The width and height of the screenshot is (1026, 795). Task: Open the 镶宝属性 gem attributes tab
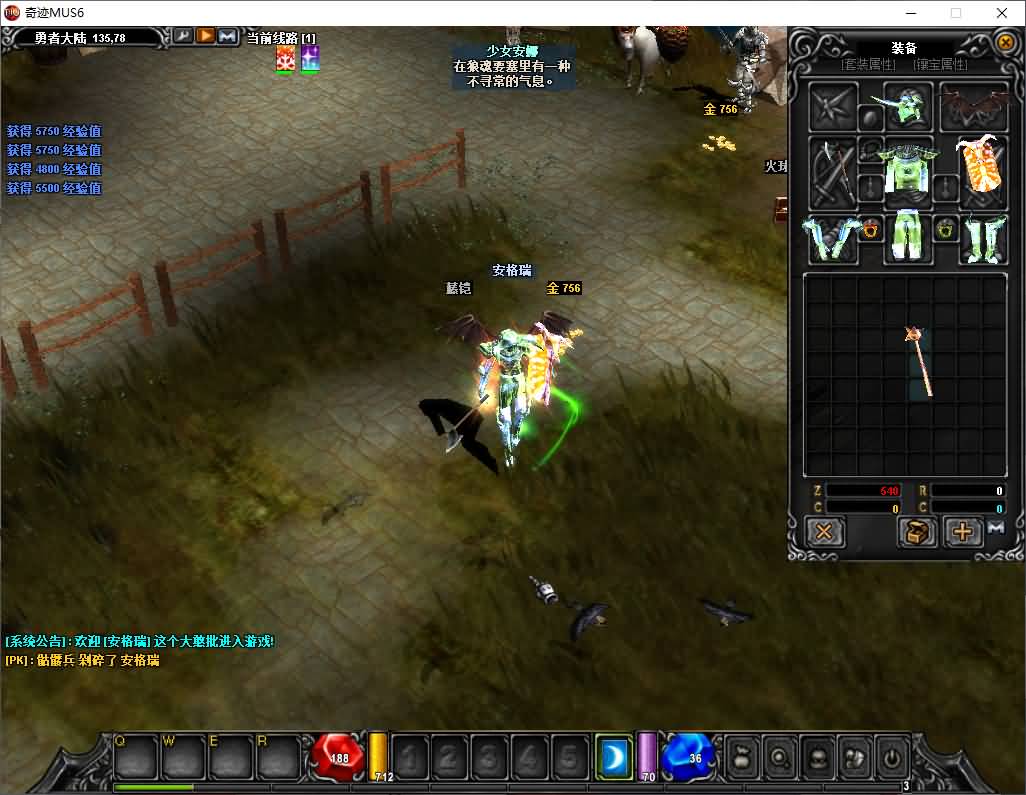click(x=940, y=65)
